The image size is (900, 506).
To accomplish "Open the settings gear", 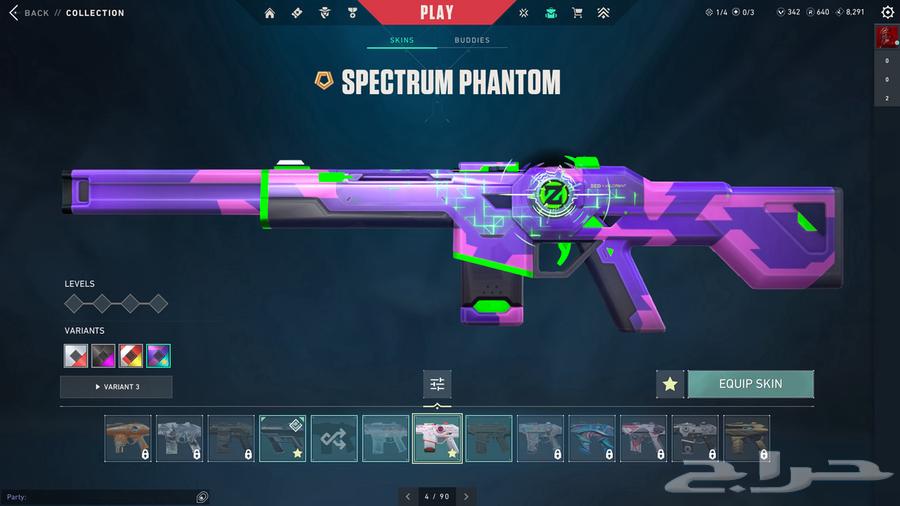I will [x=887, y=13].
